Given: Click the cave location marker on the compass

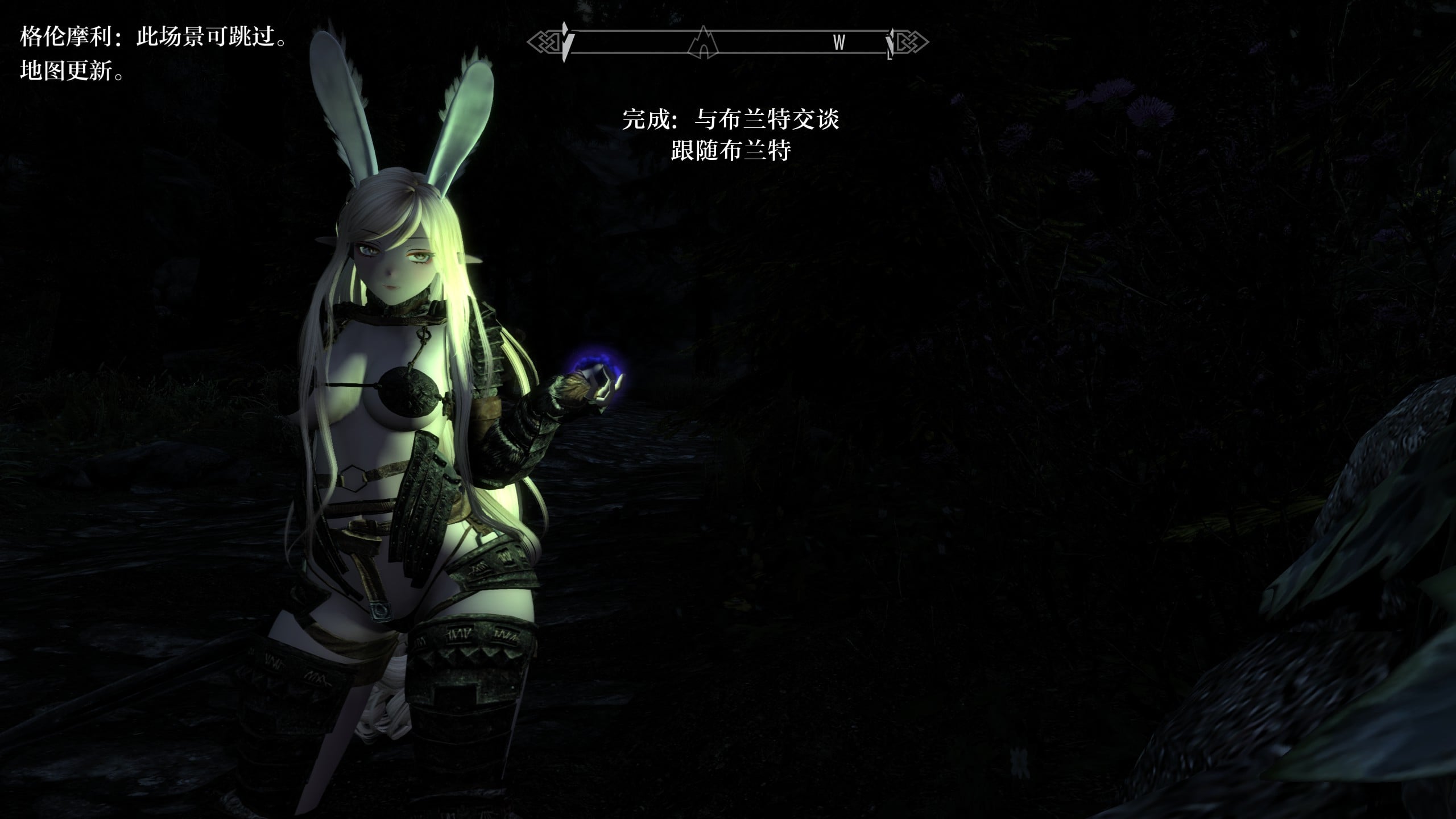Looking at the screenshot, I should [704, 43].
